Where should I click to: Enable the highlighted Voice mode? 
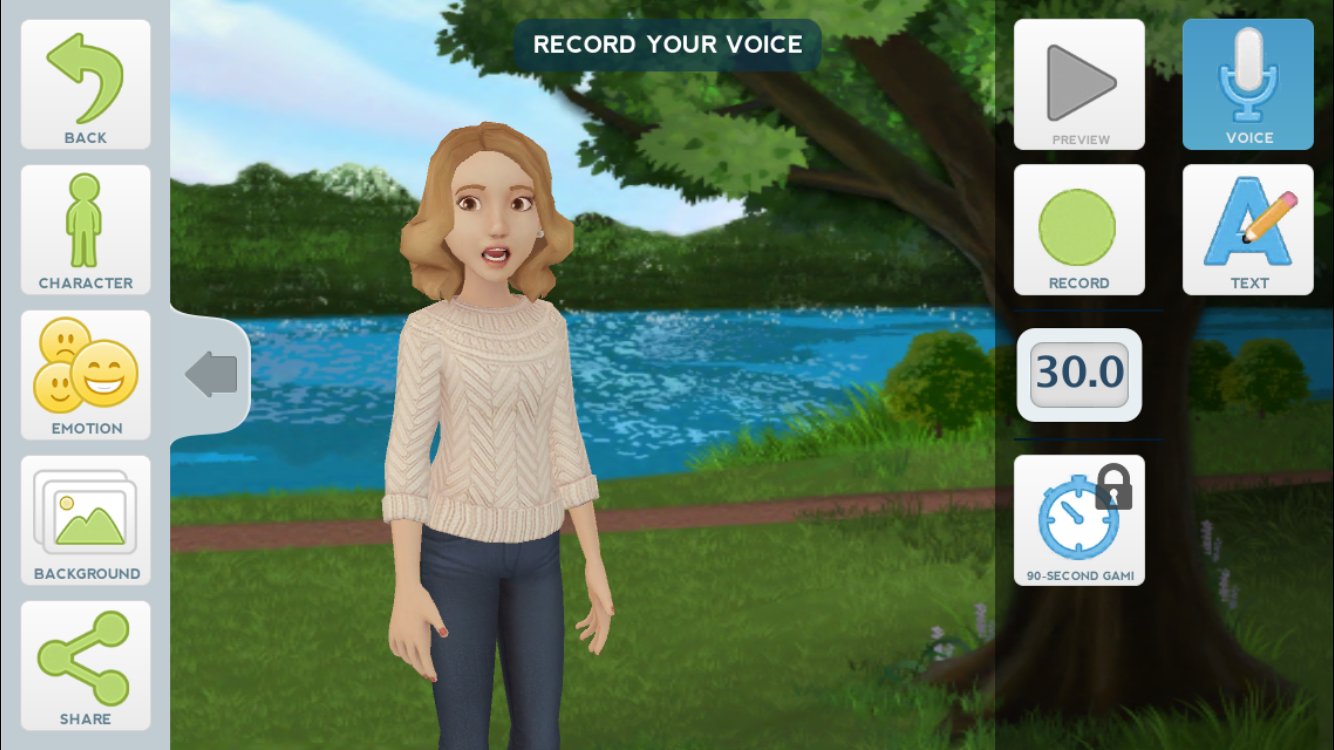(1247, 85)
